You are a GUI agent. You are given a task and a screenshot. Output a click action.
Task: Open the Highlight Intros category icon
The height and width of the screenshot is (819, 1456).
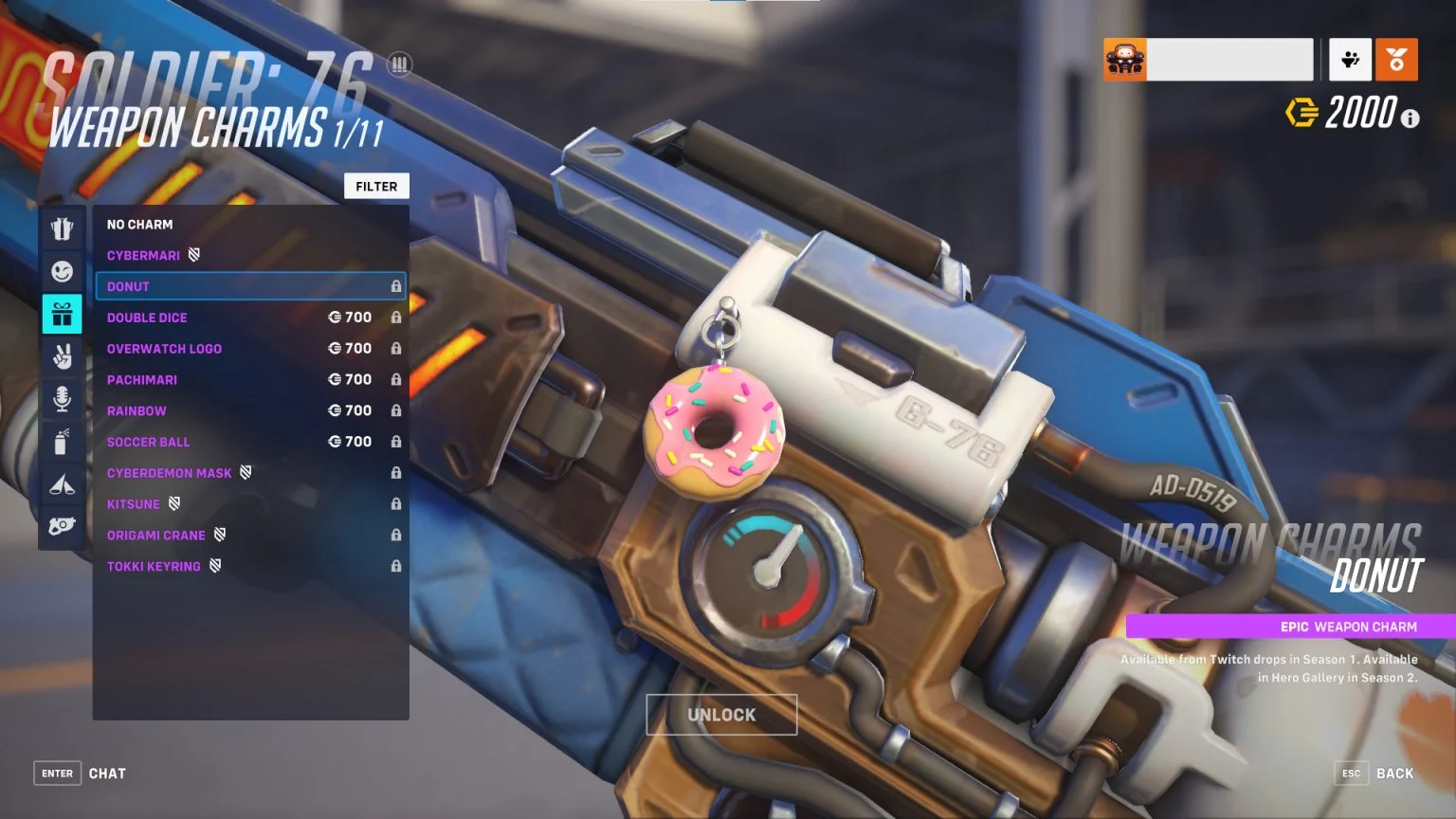point(62,484)
